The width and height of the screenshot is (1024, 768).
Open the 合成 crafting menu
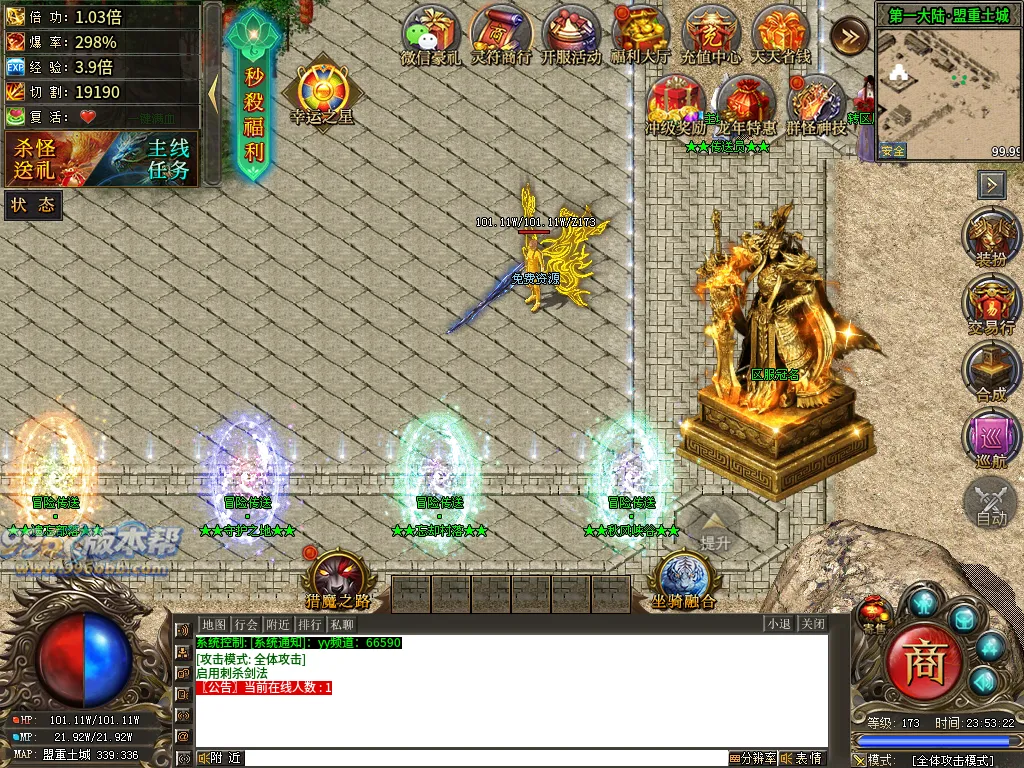tap(991, 371)
